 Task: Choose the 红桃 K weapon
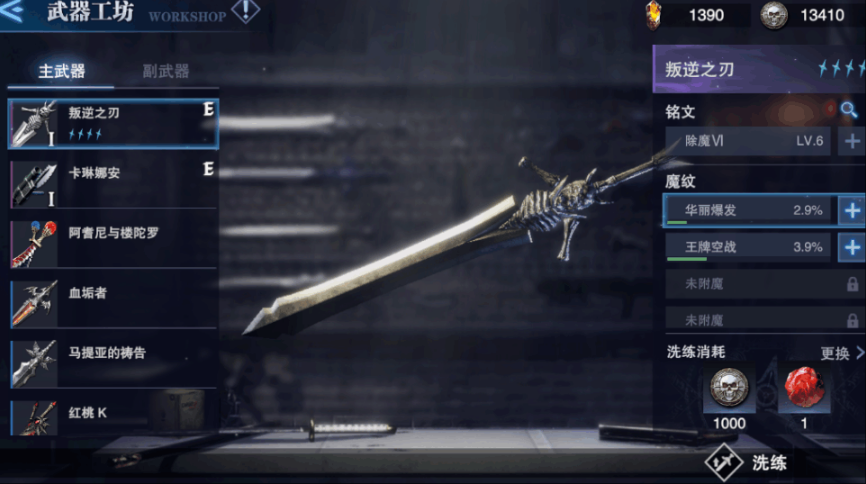112,416
